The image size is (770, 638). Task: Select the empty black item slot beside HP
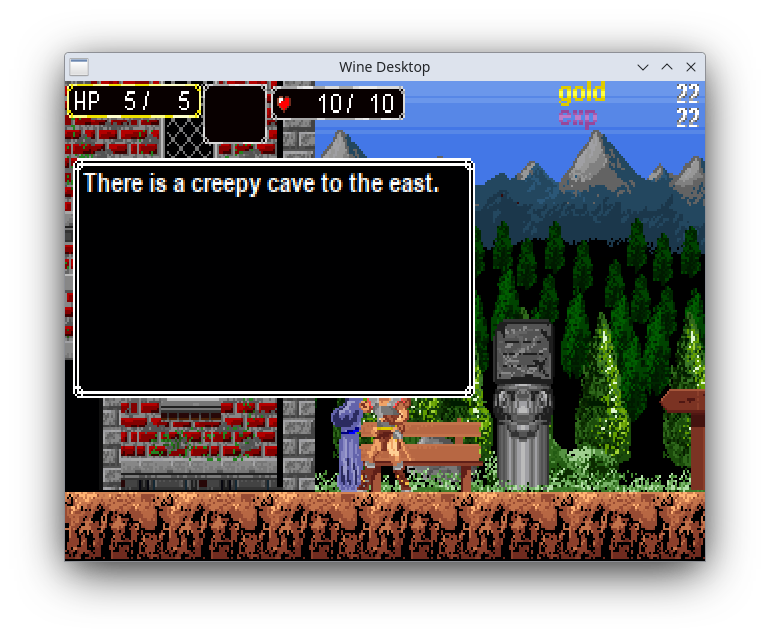(235, 113)
